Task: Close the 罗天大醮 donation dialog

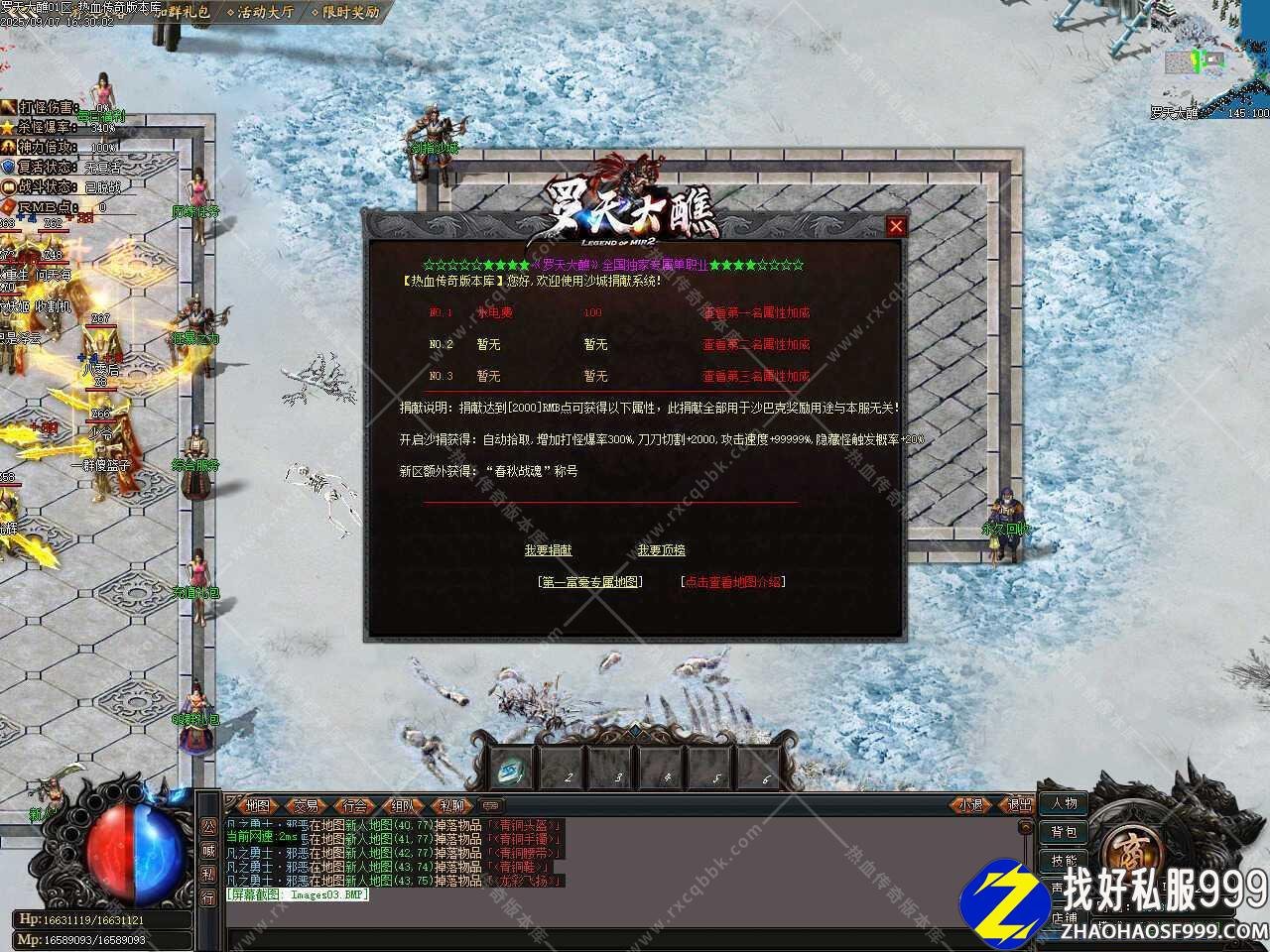Action: pyautogui.click(x=896, y=226)
